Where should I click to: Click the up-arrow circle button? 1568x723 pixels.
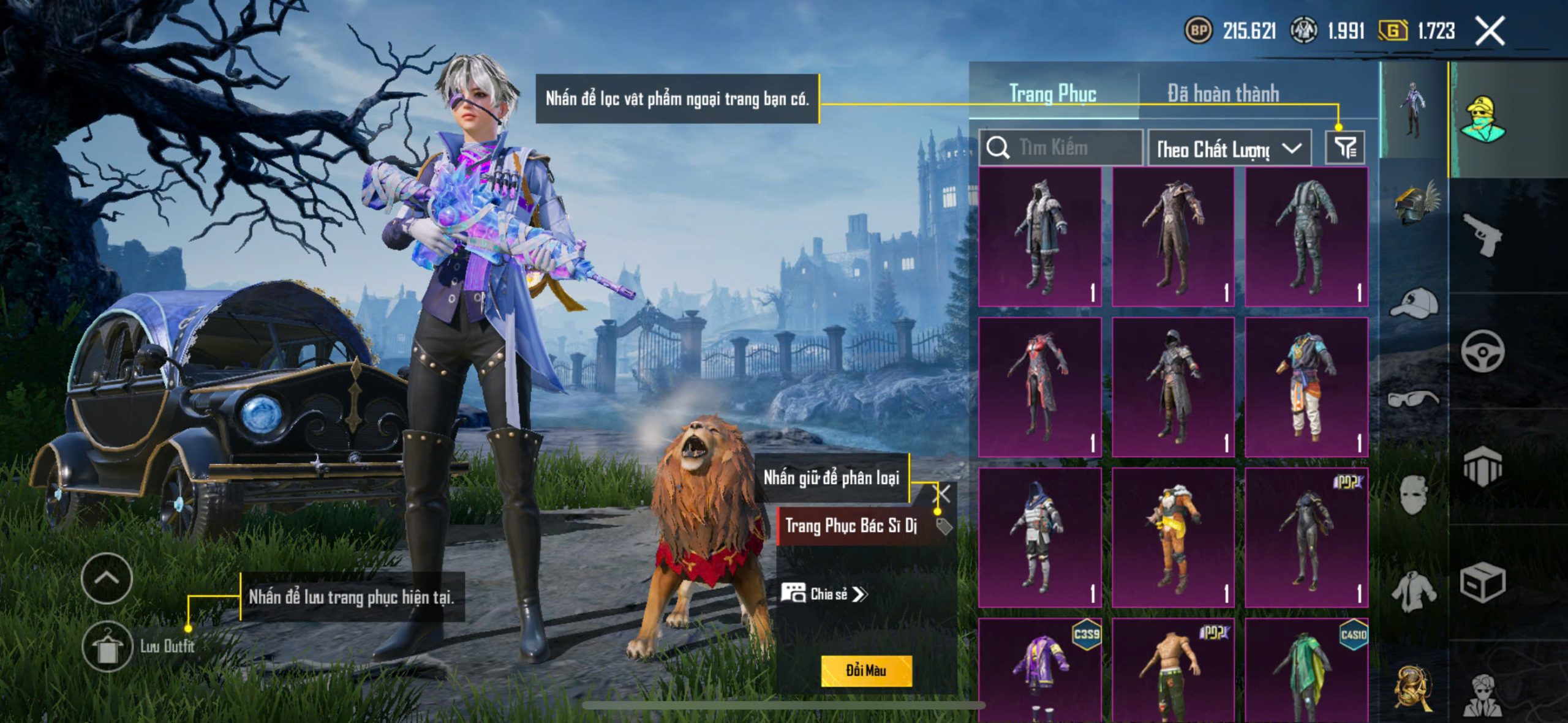point(107,579)
